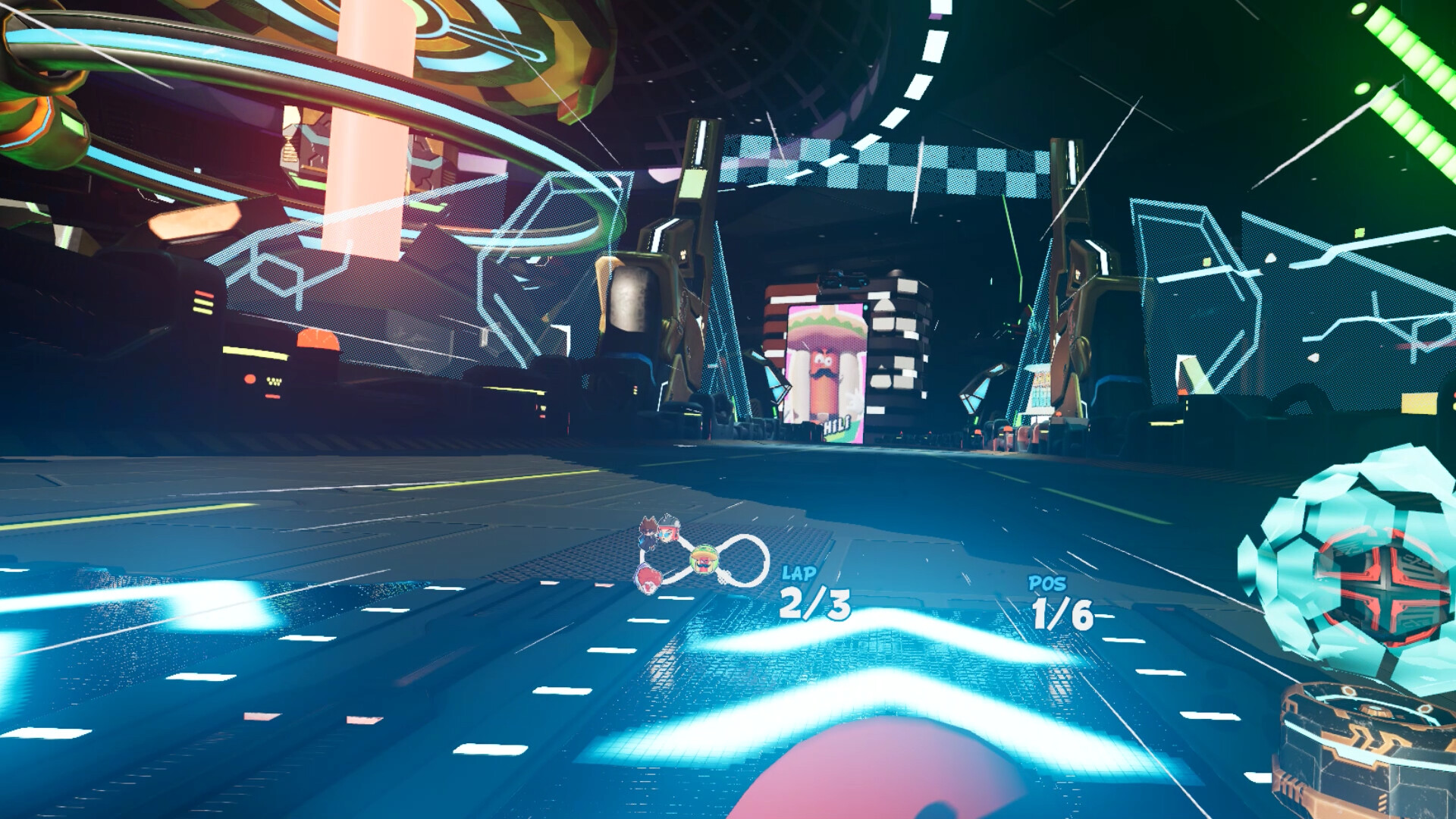Click the red-afro clown racer portrait on the minimap
The height and width of the screenshot is (819, 1456).
[x=648, y=580]
